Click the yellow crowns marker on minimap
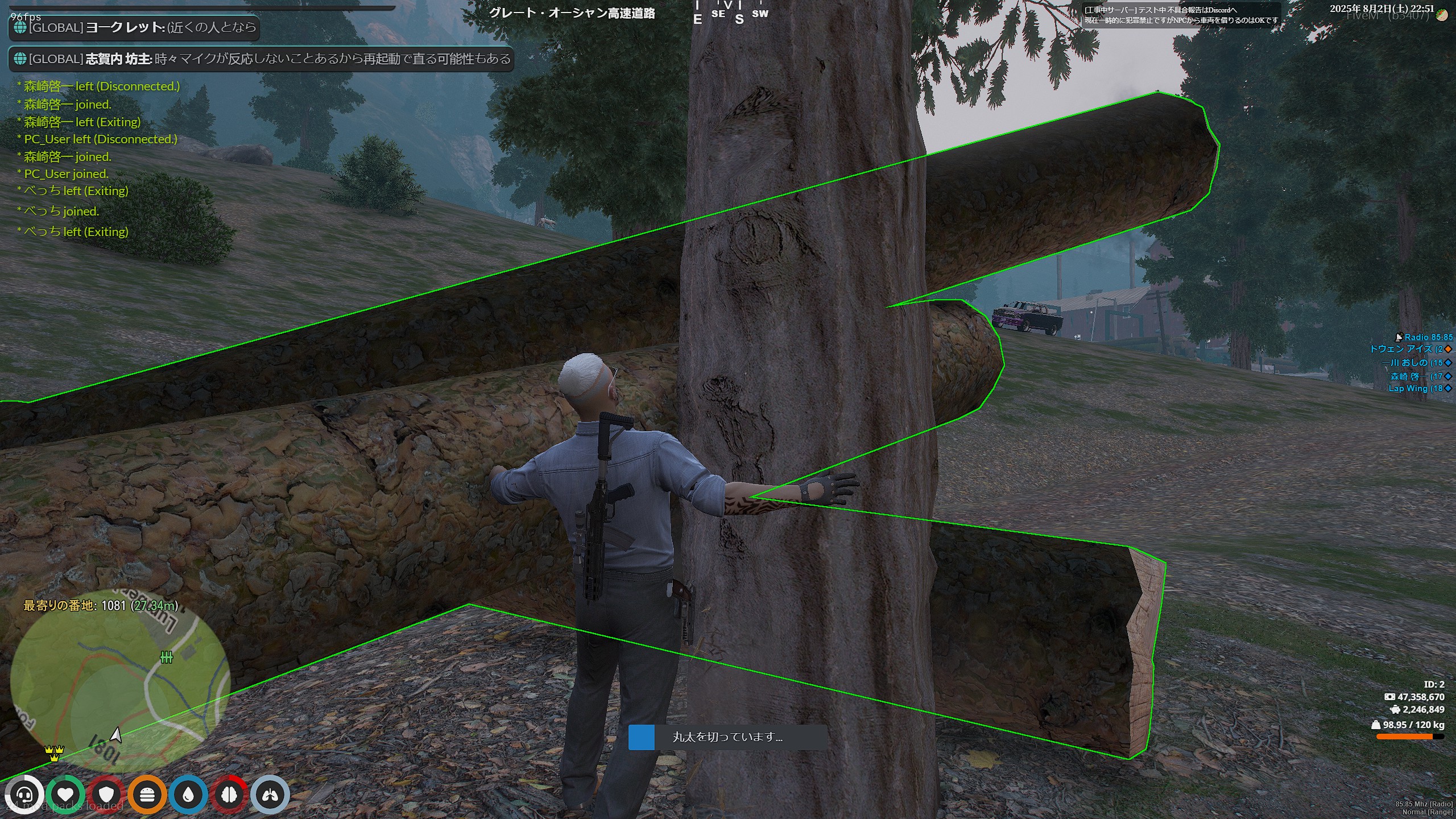1456x819 pixels. click(55, 754)
